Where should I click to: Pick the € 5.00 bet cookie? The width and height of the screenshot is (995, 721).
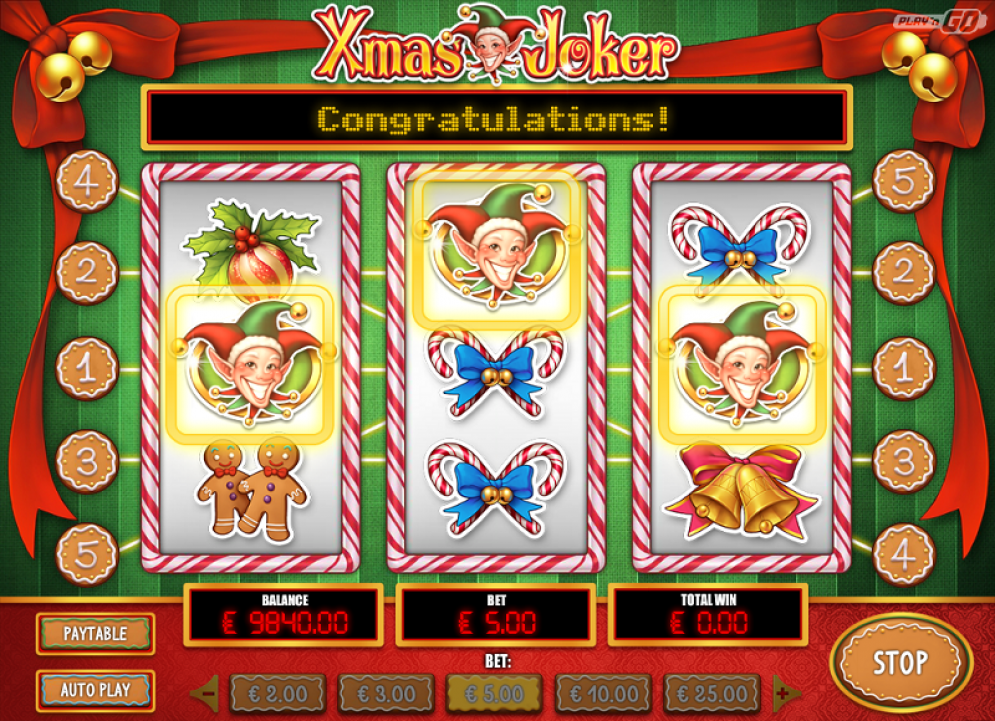tap(494, 693)
